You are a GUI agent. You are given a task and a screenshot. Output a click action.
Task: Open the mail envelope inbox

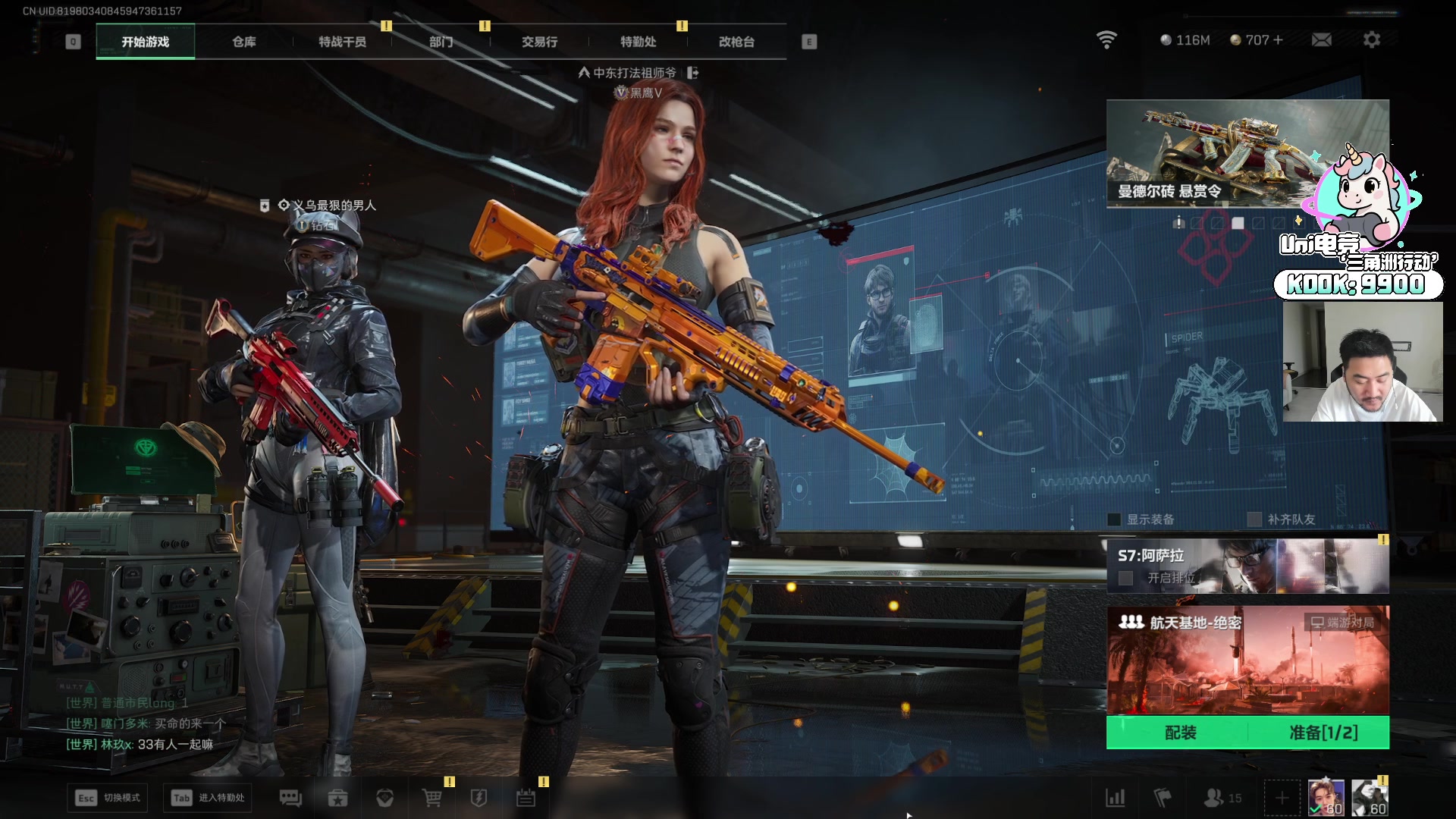1321,39
